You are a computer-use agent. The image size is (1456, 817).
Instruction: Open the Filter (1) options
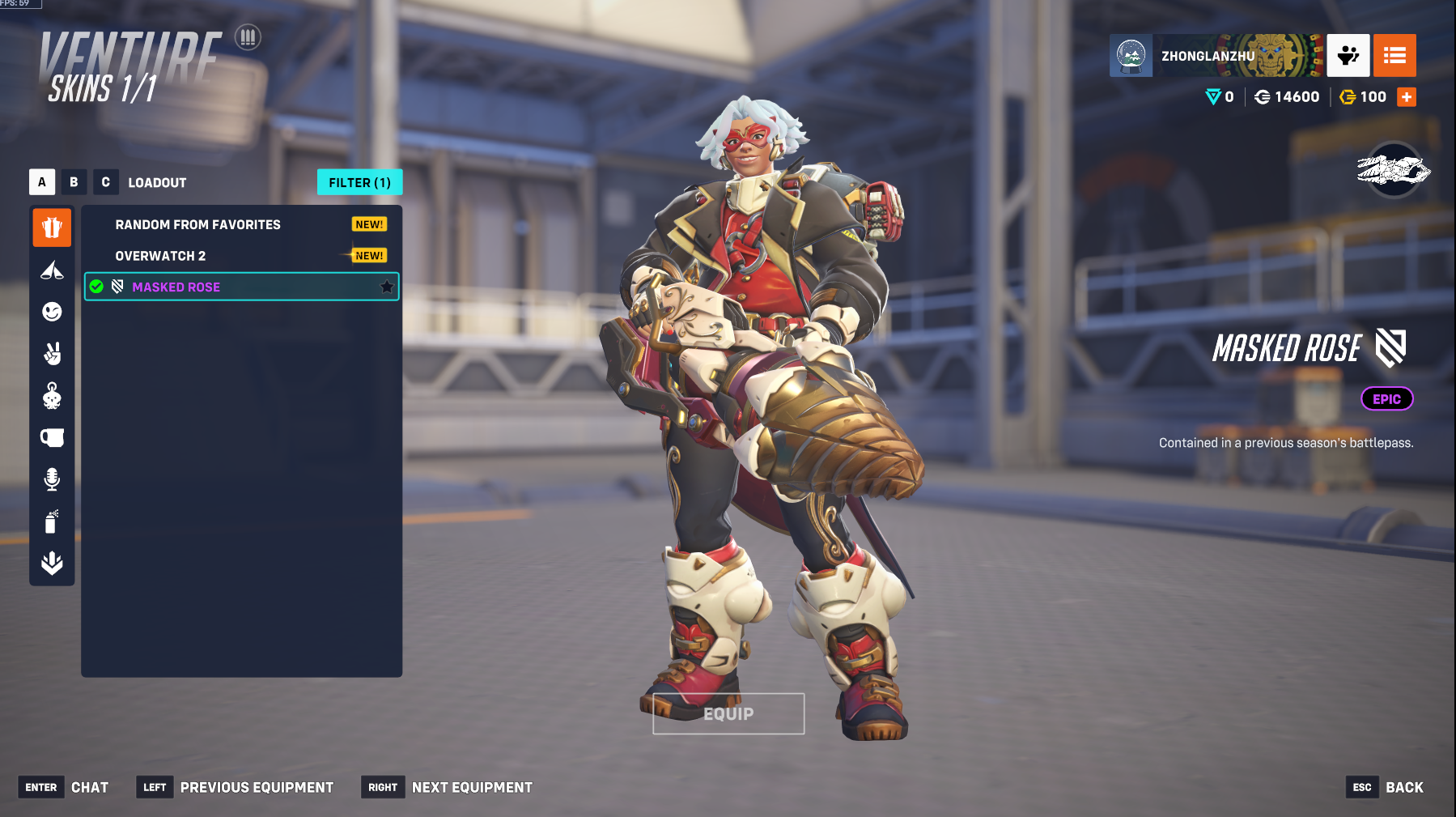(359, 182)
